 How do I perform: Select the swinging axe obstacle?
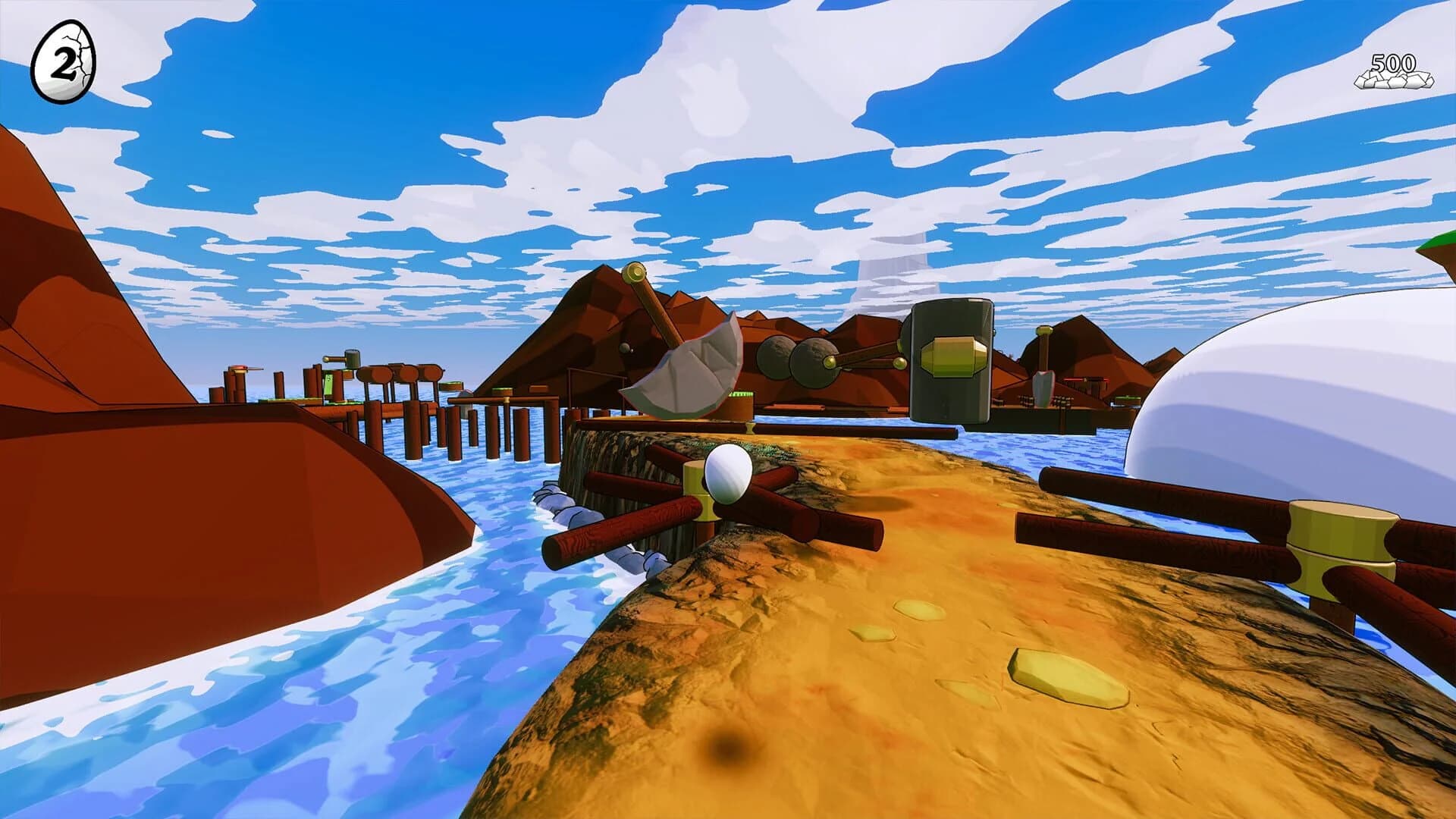click(686, 364)
